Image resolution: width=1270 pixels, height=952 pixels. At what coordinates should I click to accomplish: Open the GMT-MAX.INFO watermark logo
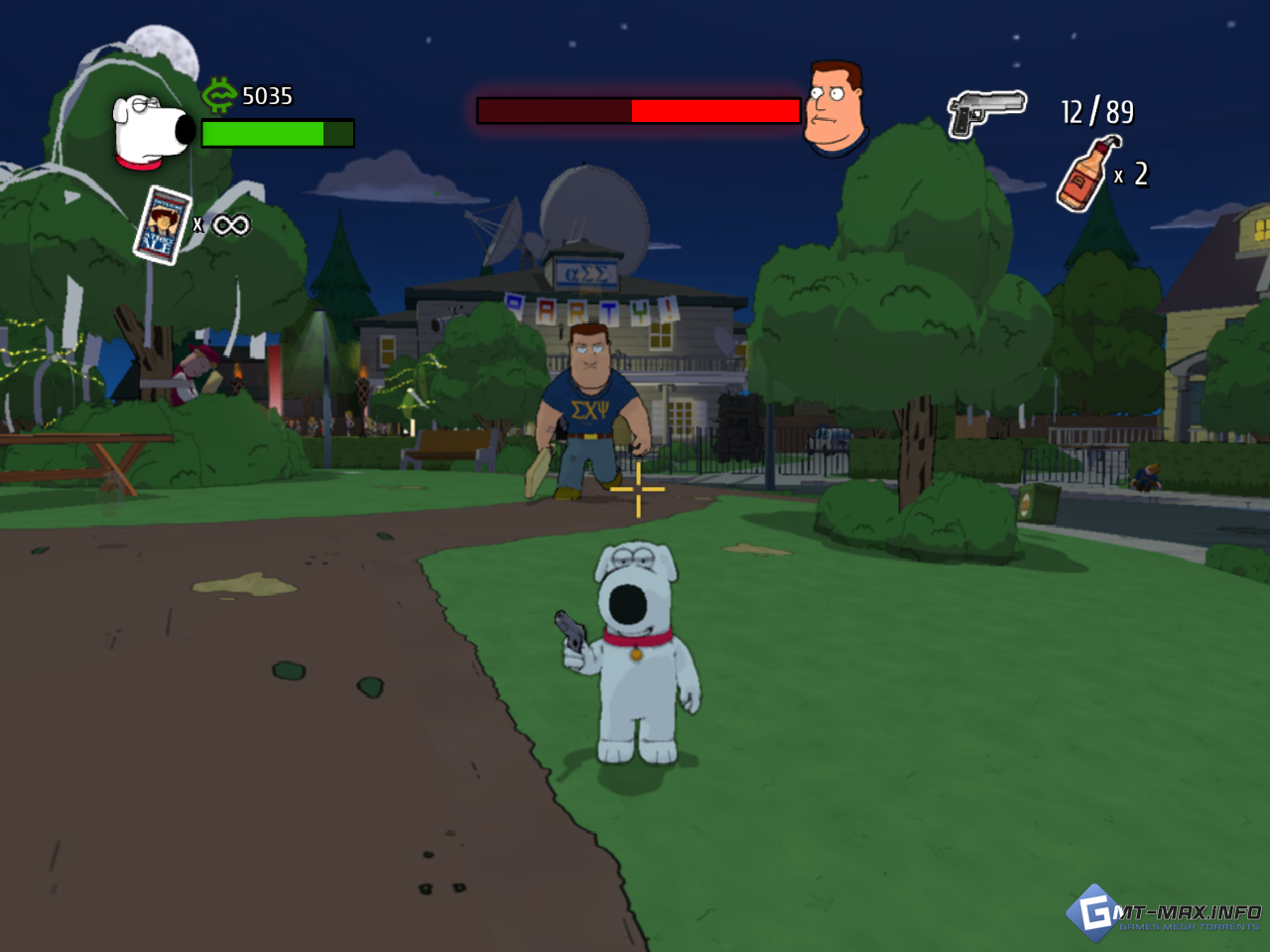pyautogui.click(x=1163, y=912)
